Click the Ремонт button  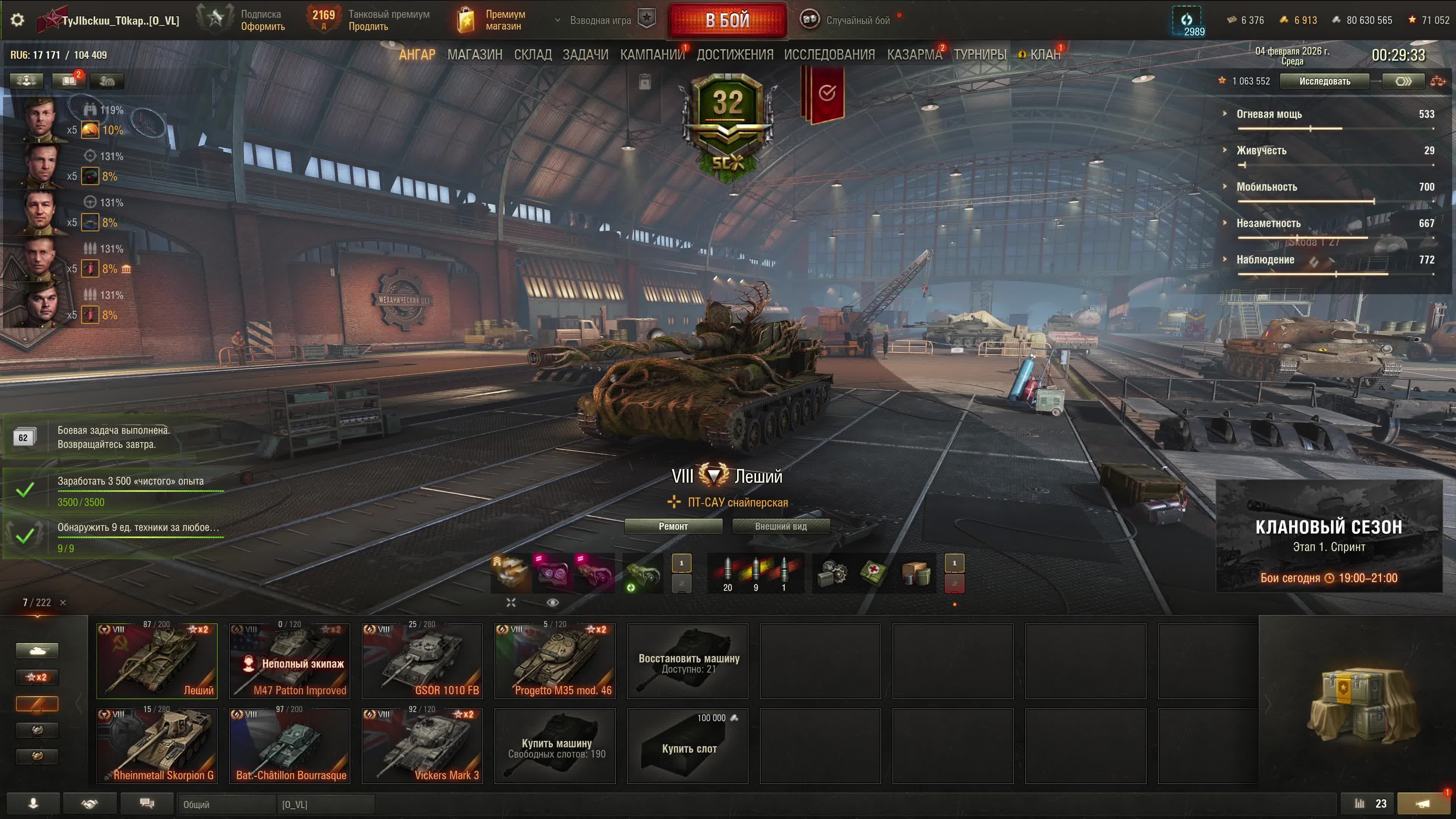(673, 526)
